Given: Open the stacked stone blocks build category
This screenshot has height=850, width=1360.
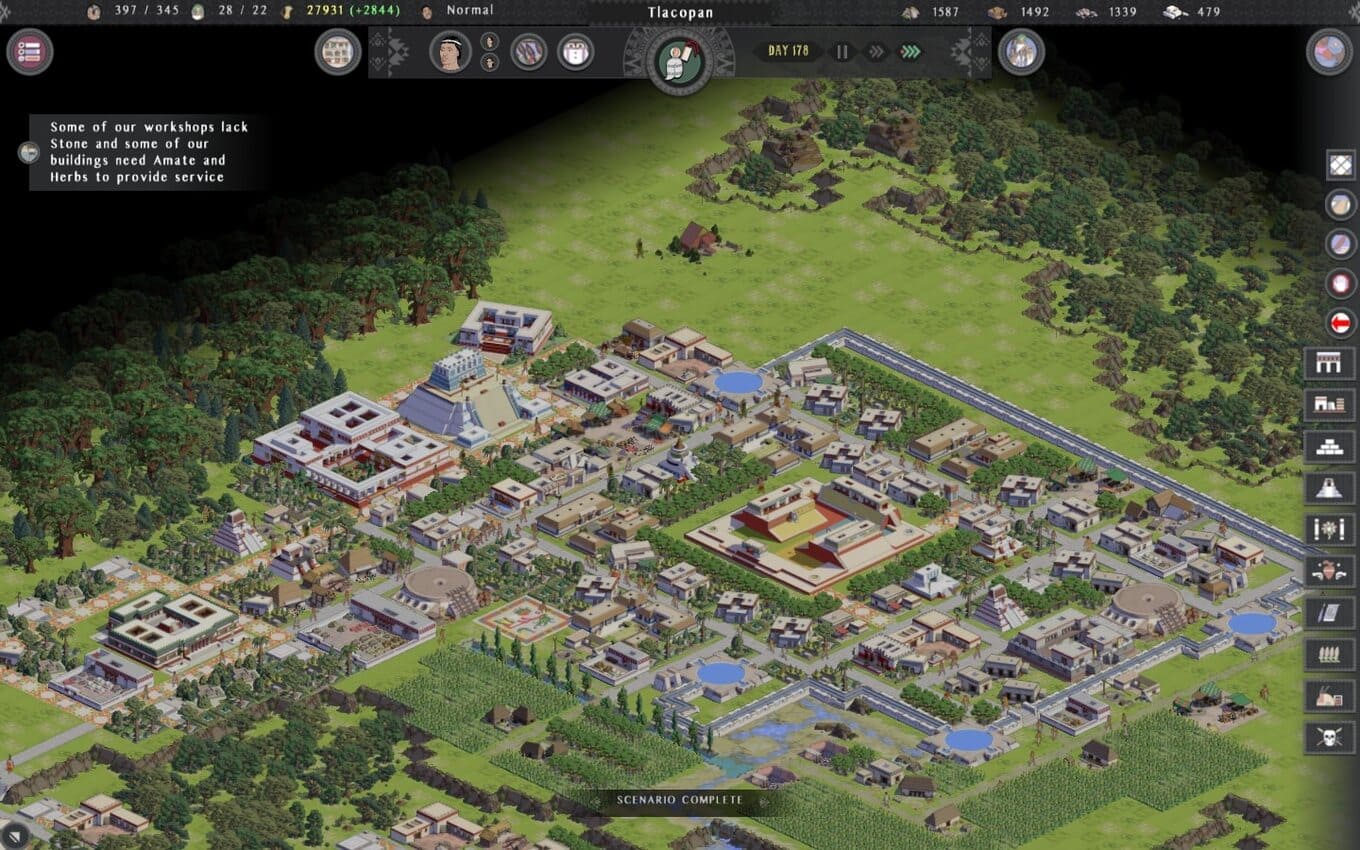Looking at the screenshot, I should coord(1329,446).
